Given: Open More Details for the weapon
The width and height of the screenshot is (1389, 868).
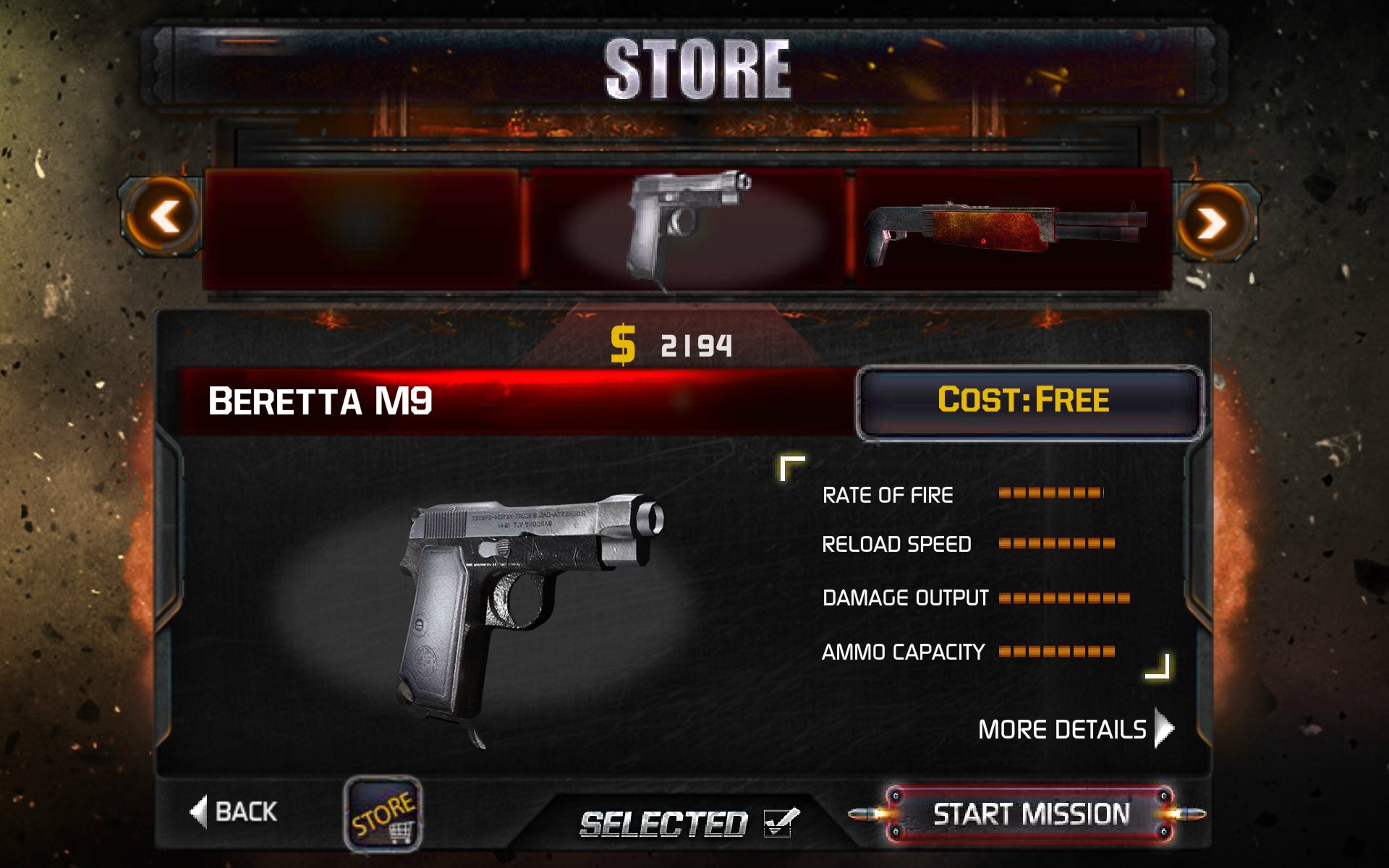Looking at the screenshot, I should point(1074,728).
